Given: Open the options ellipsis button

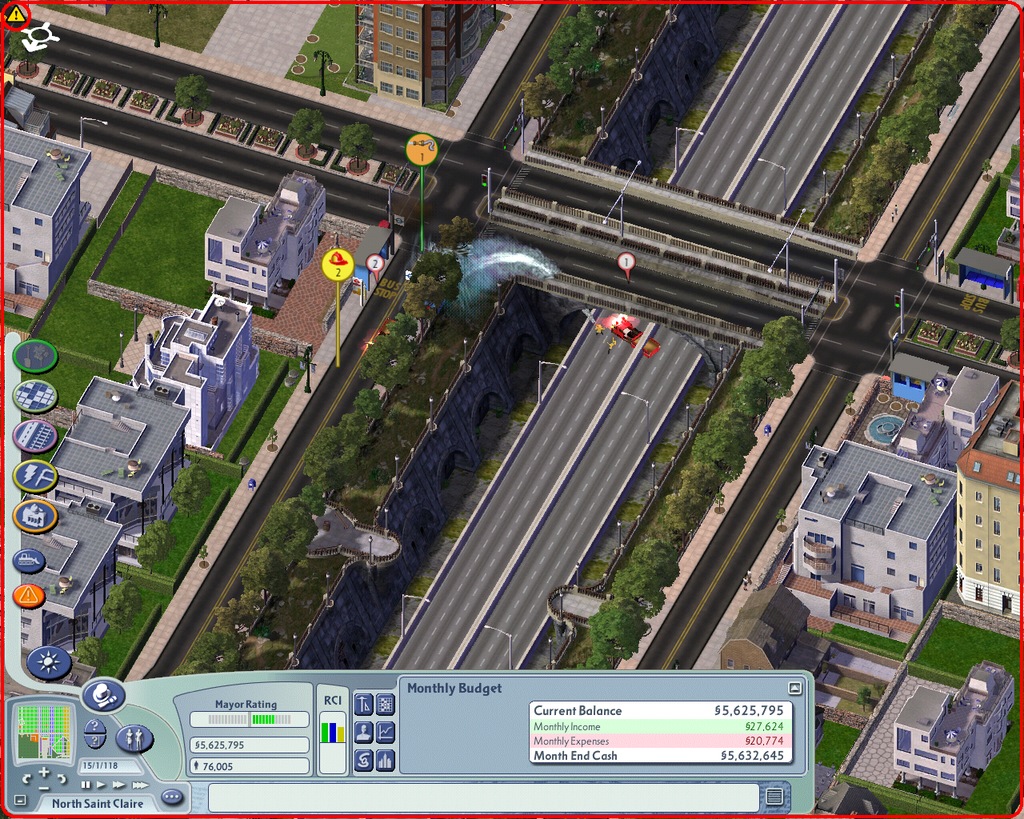Looking at the screenshot, I should [x=172, y=797].
